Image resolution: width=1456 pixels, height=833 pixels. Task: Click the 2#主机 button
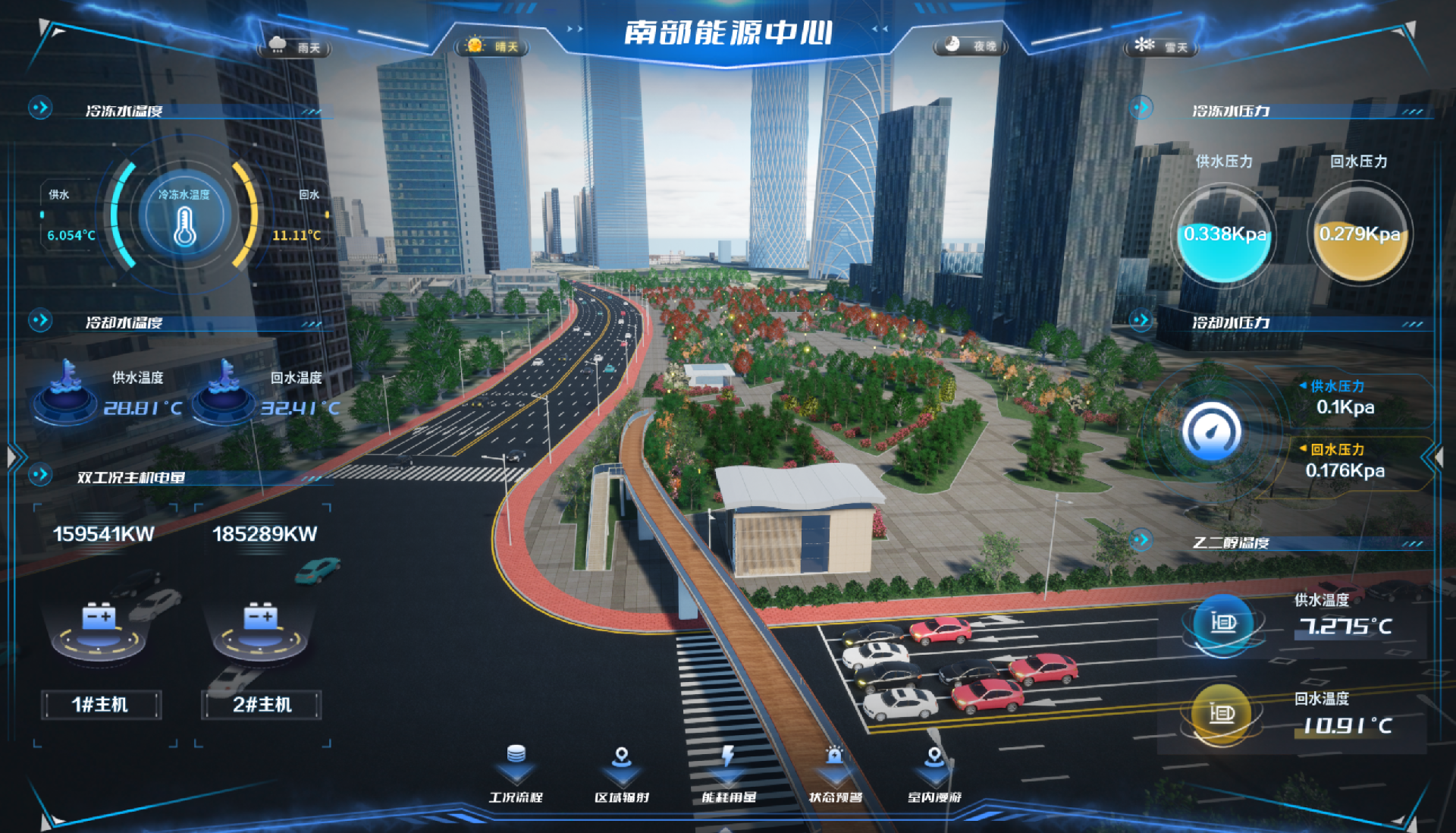point(261,705)
